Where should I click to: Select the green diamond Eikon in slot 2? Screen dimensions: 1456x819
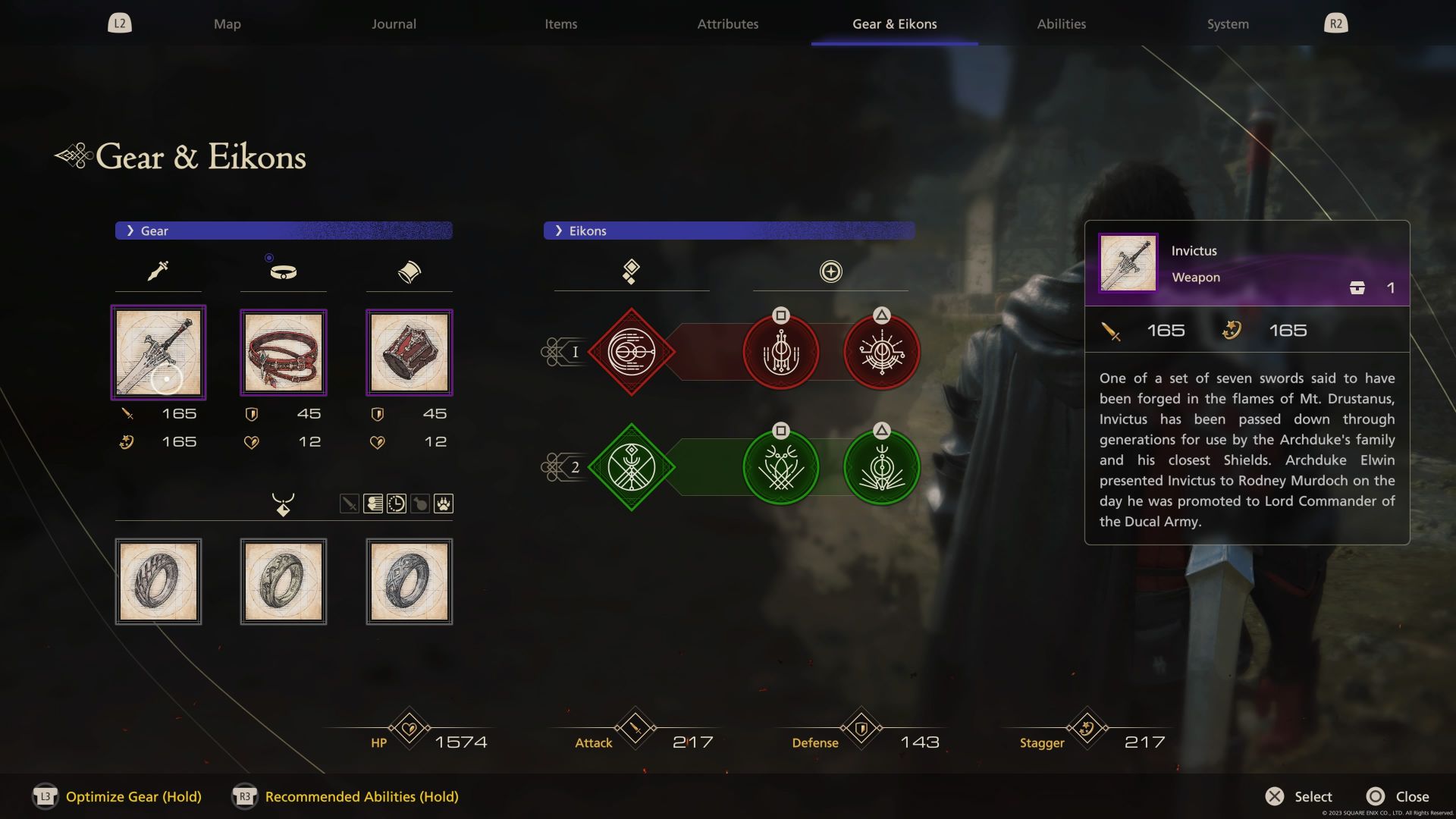coord(631,467)
